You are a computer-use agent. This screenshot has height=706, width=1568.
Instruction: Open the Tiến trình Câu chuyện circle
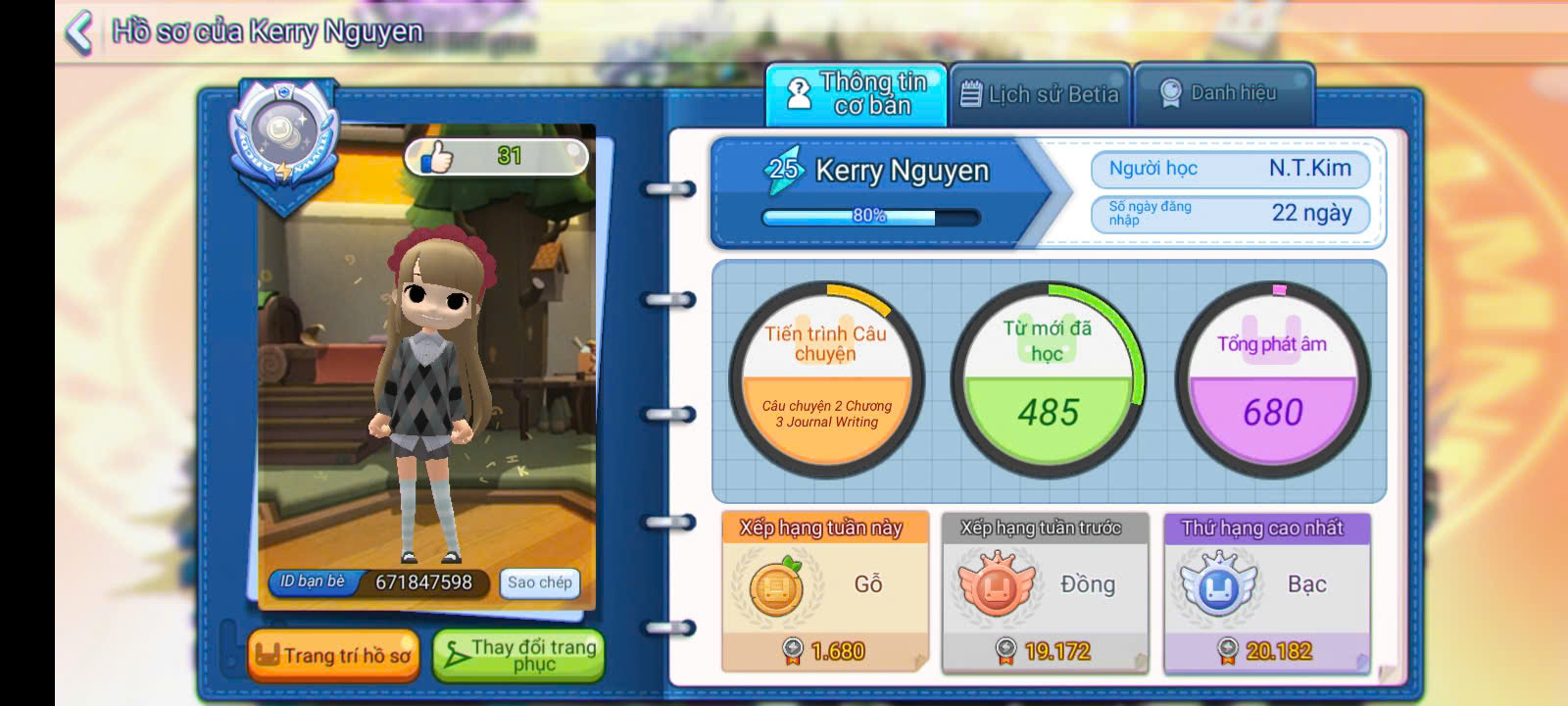coord(826,378)
